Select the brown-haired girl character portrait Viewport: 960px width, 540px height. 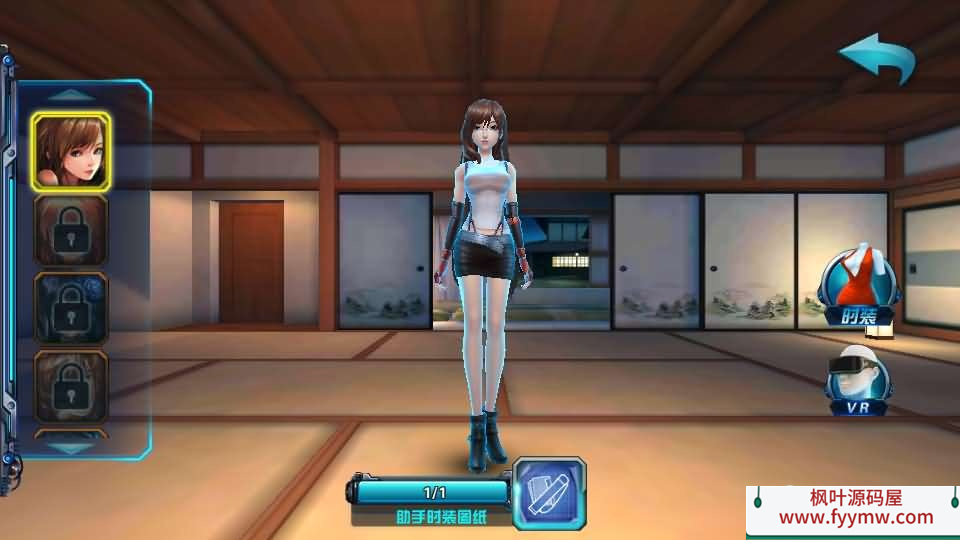click(x=70, y=150)
